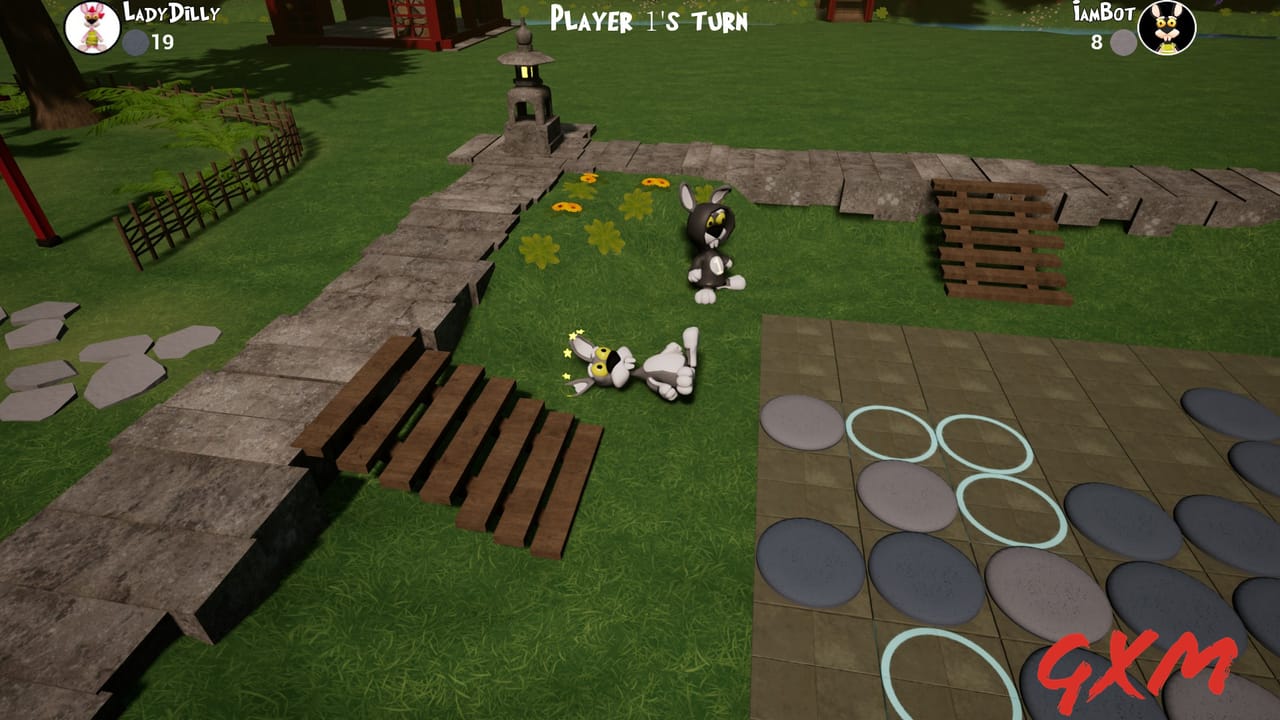Click the standing black rabbit character

[x=712, y=245]
